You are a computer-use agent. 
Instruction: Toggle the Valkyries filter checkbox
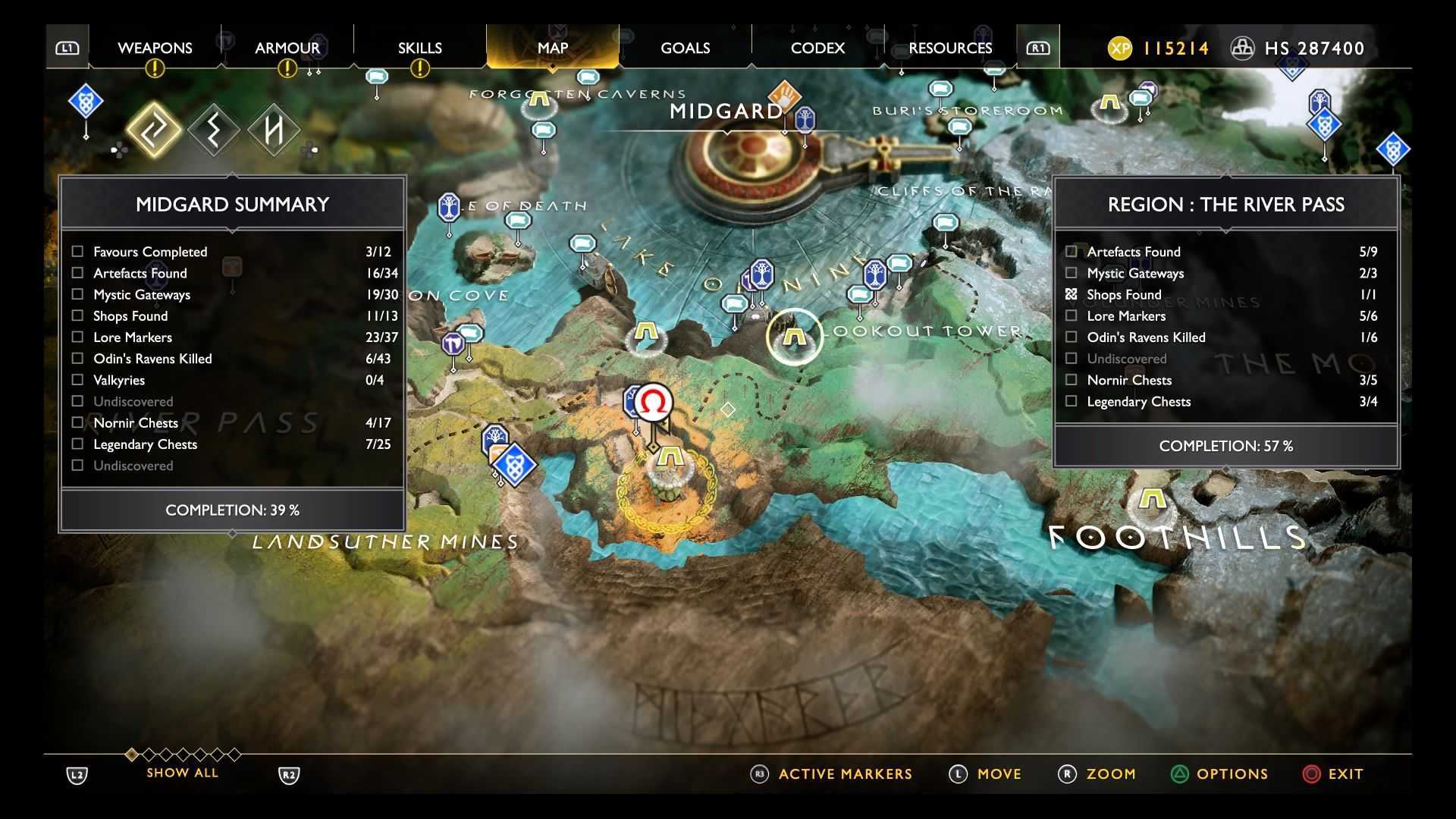(77, 380)
